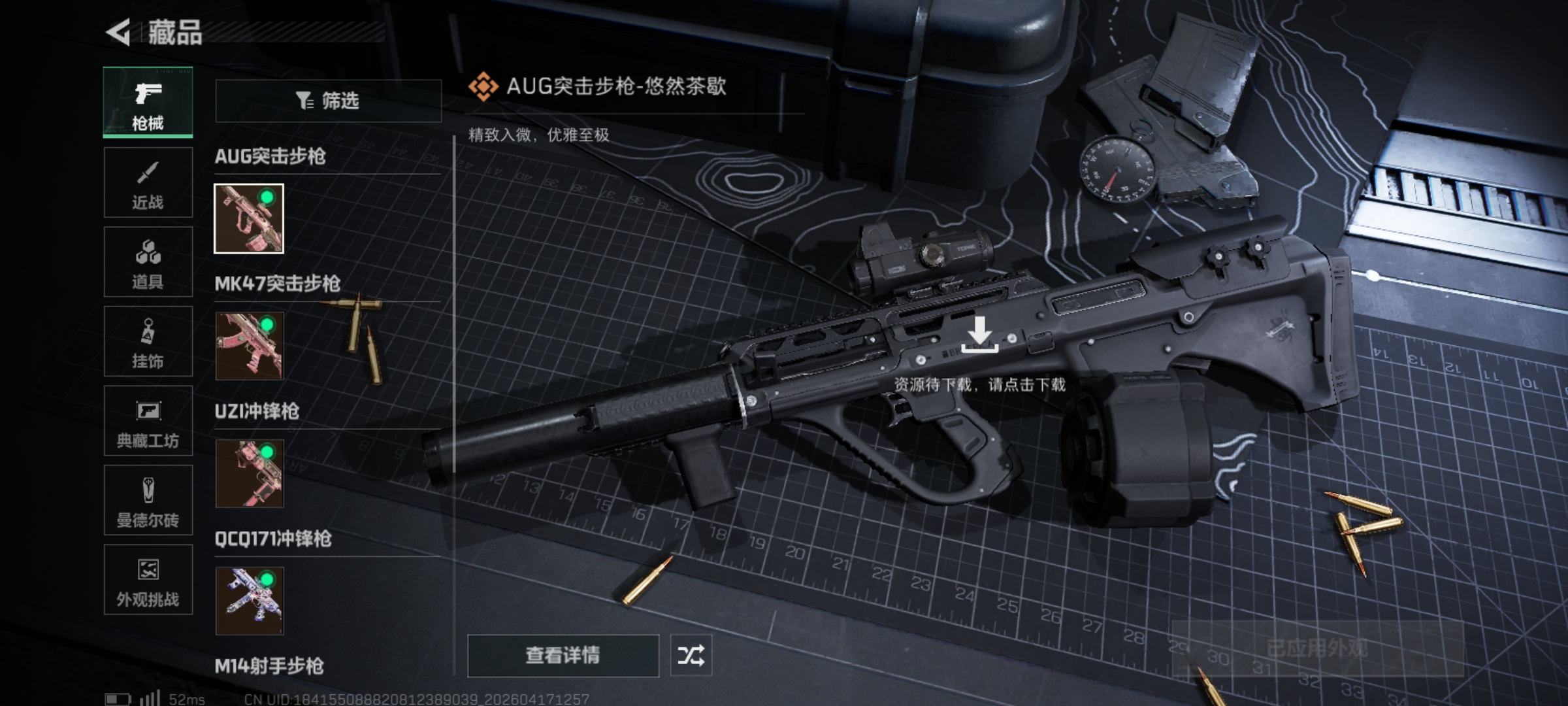Go back using the arrow beside 藏品
The height and width of the screenshot is (706, 1568).
(120, 32)
